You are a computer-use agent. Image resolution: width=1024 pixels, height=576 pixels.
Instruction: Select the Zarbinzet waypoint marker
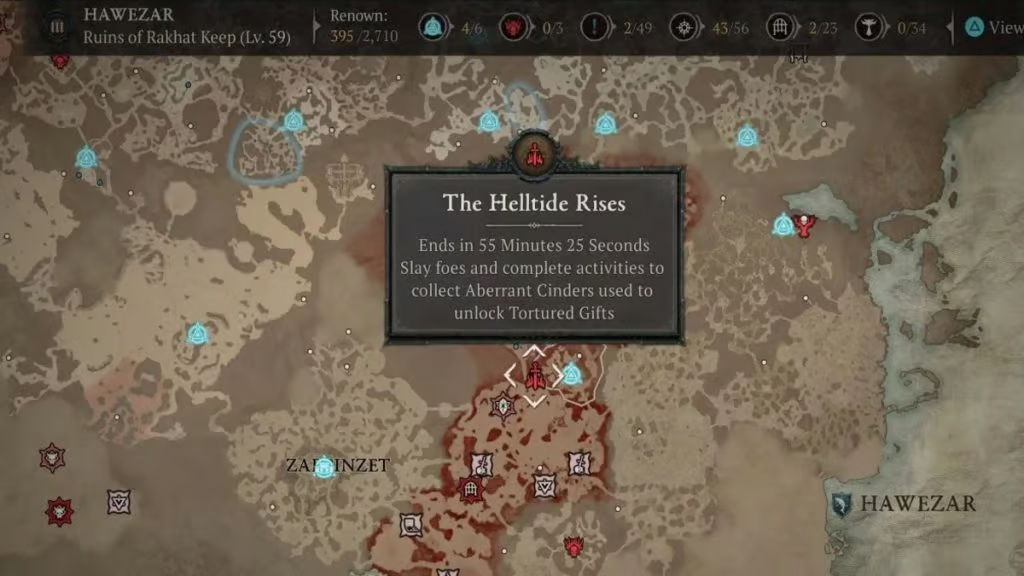point(324,466)
